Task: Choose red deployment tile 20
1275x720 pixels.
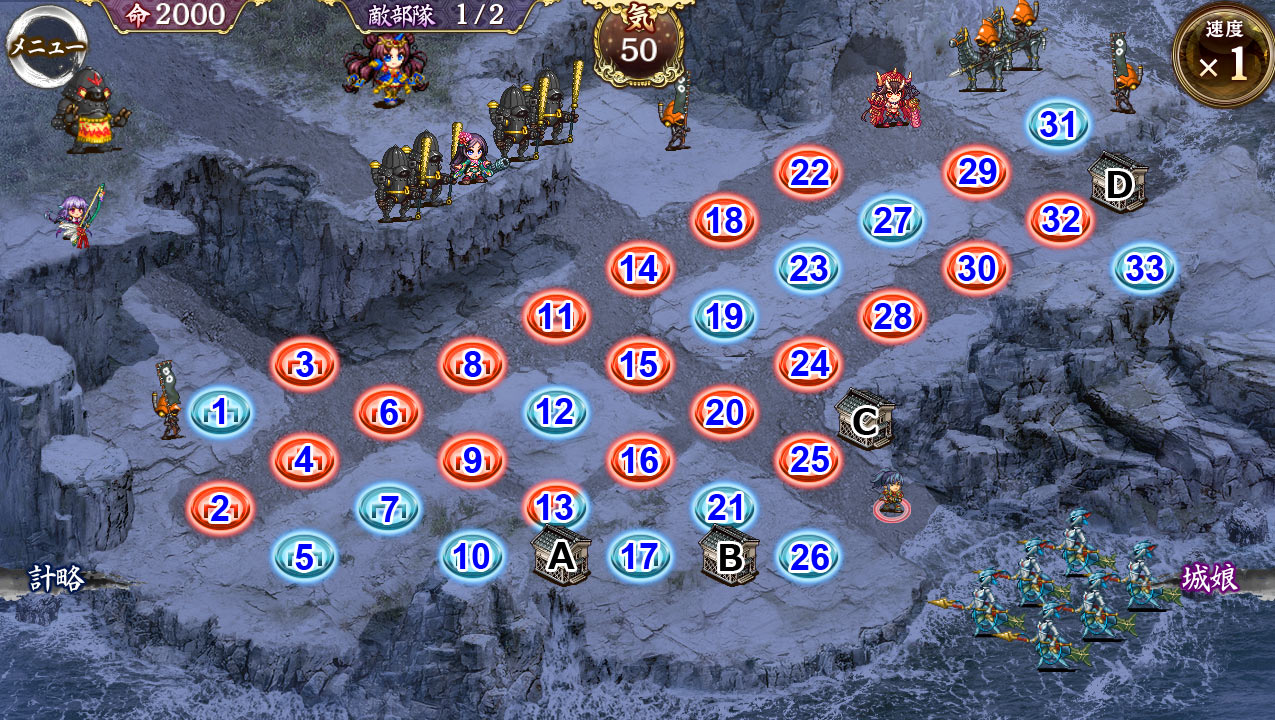Action: [724, 412]
